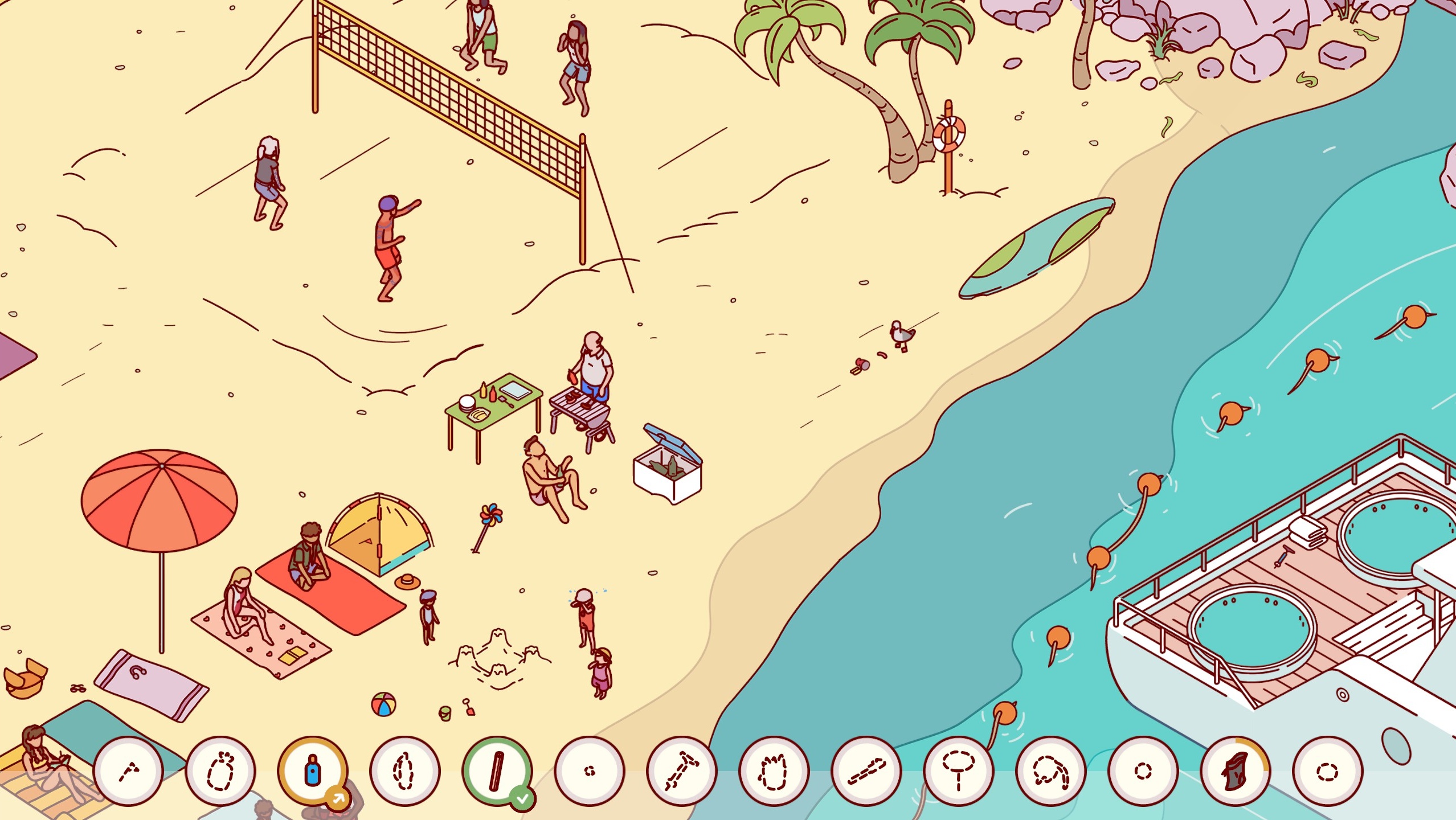The width and height of the screenshot is (1456, 820).
Task: Pick the diagonal bat-shaped outline slot
Action: (866, 771)
